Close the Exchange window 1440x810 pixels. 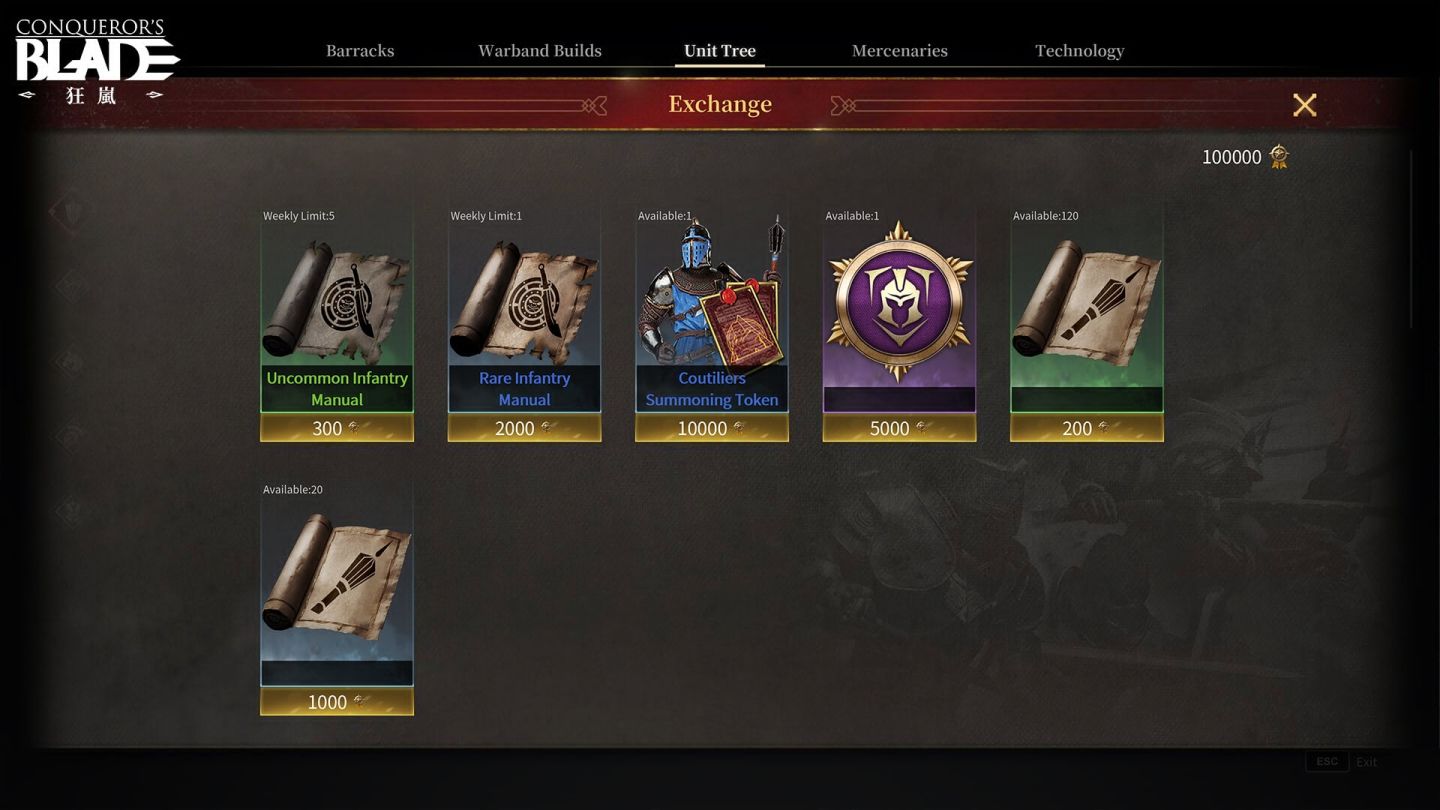pyautogui.click(x=1304, y=105)
